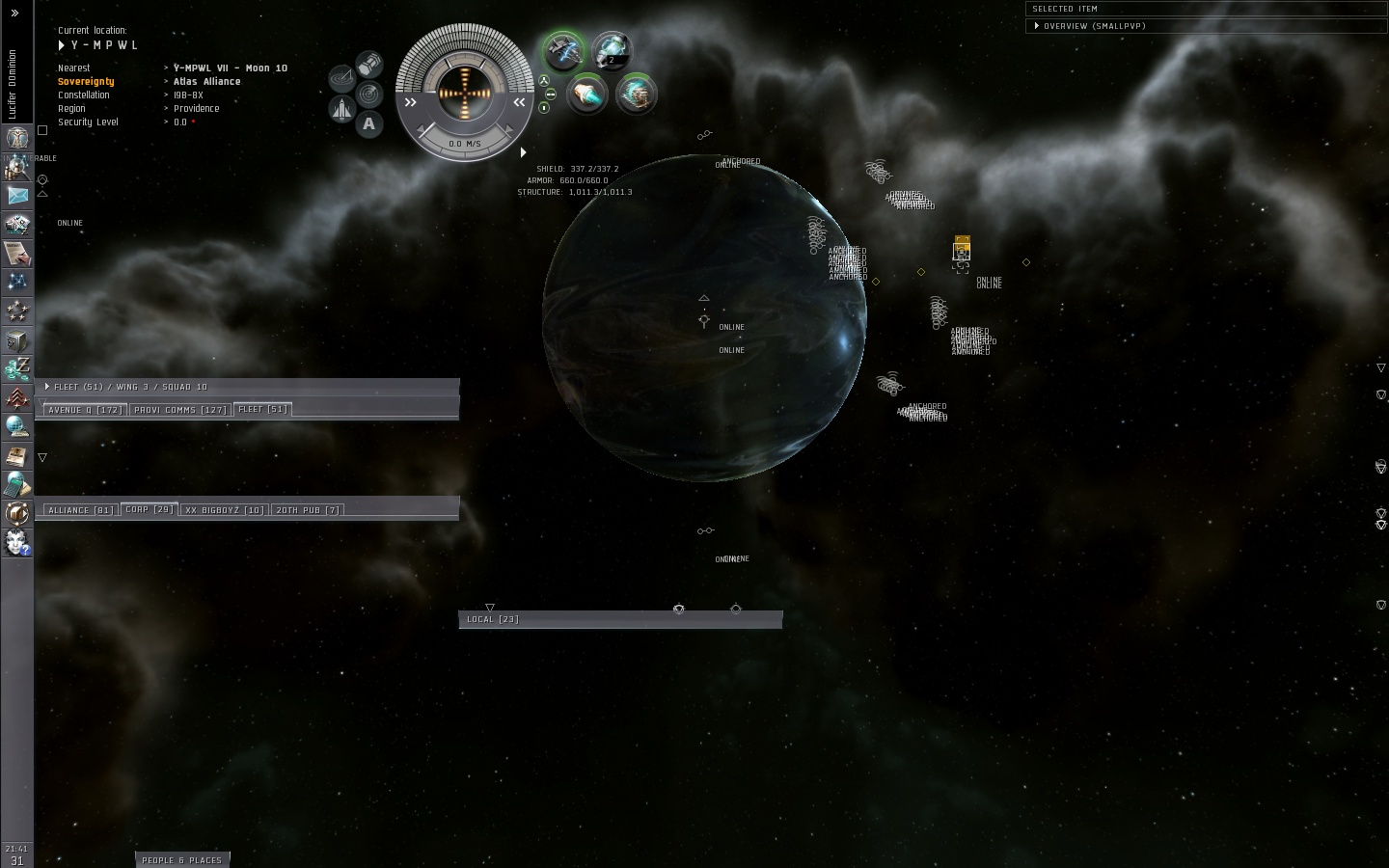Open the Local [23] chat window
This screenshot has height=868, width=1389.
point(493,619)
